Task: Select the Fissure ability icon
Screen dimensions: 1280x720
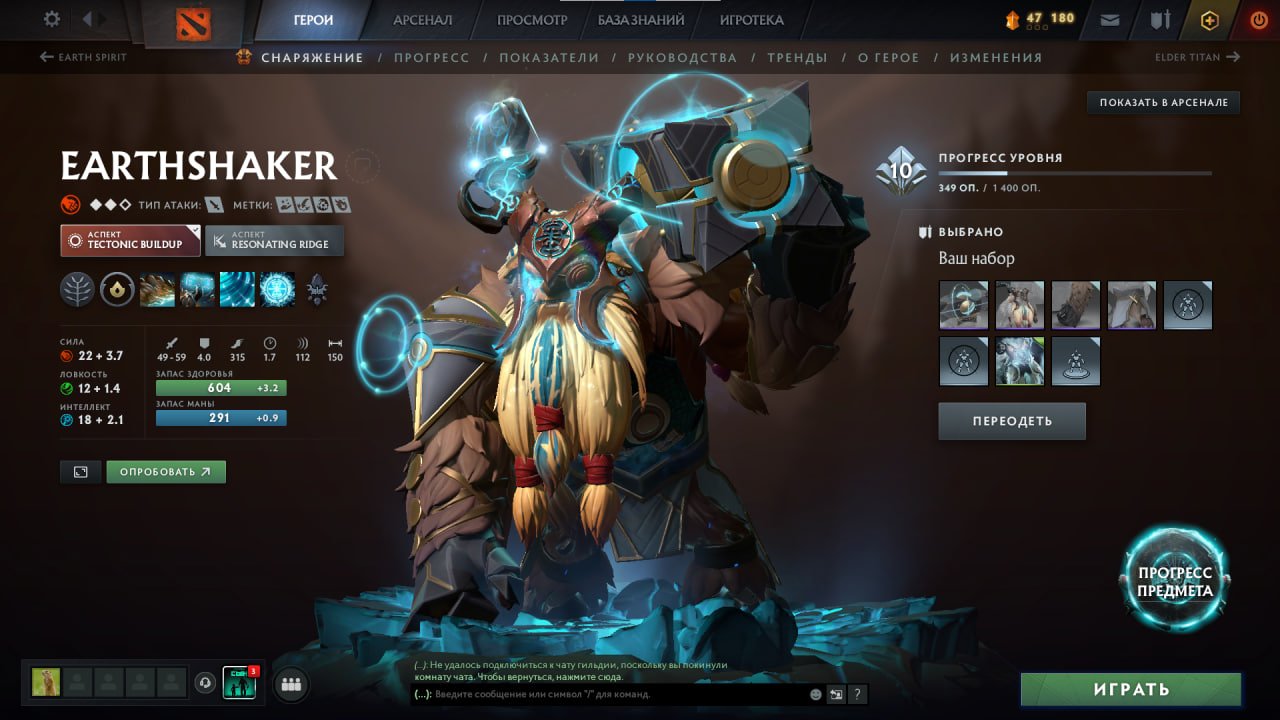Action: [157, 290]
